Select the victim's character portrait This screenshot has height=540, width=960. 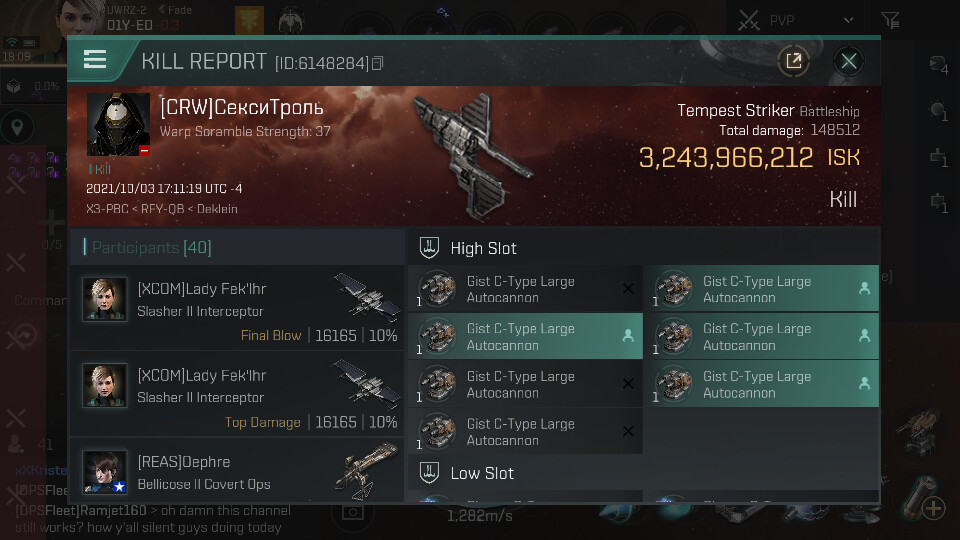pos(118,125)
